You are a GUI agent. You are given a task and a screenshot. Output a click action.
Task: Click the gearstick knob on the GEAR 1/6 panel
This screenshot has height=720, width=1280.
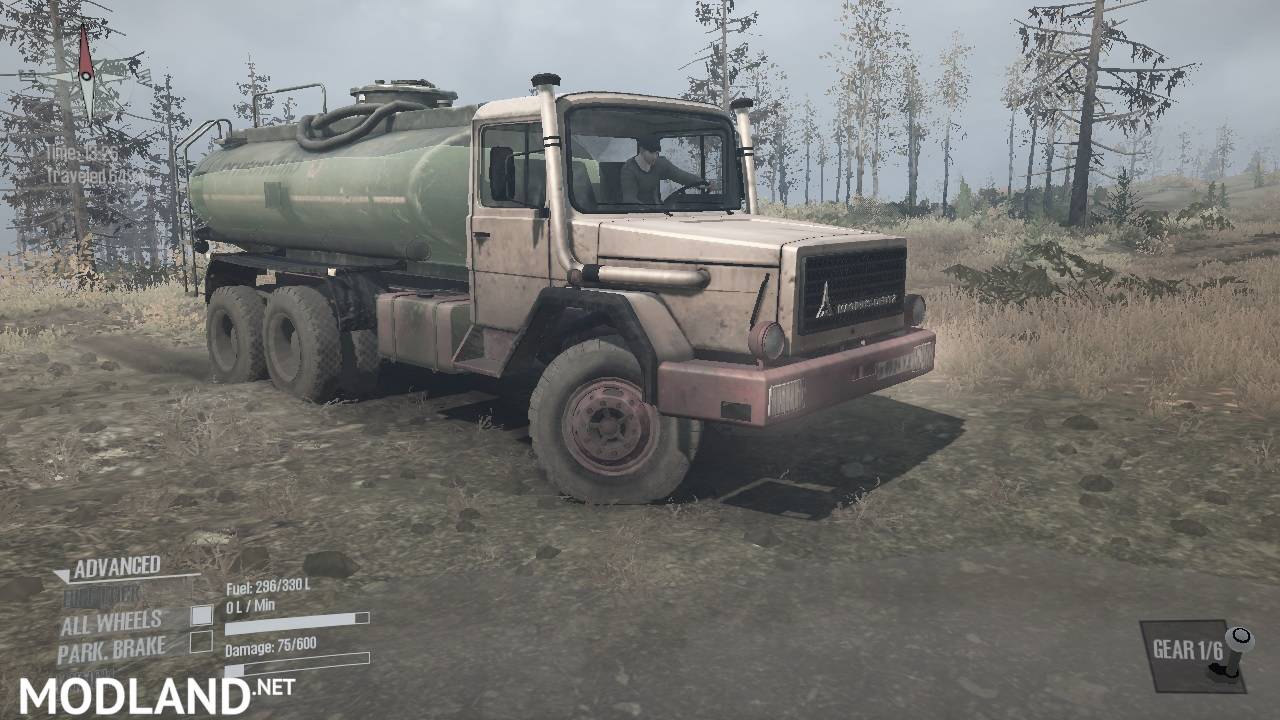click(x=1241, y=635)
